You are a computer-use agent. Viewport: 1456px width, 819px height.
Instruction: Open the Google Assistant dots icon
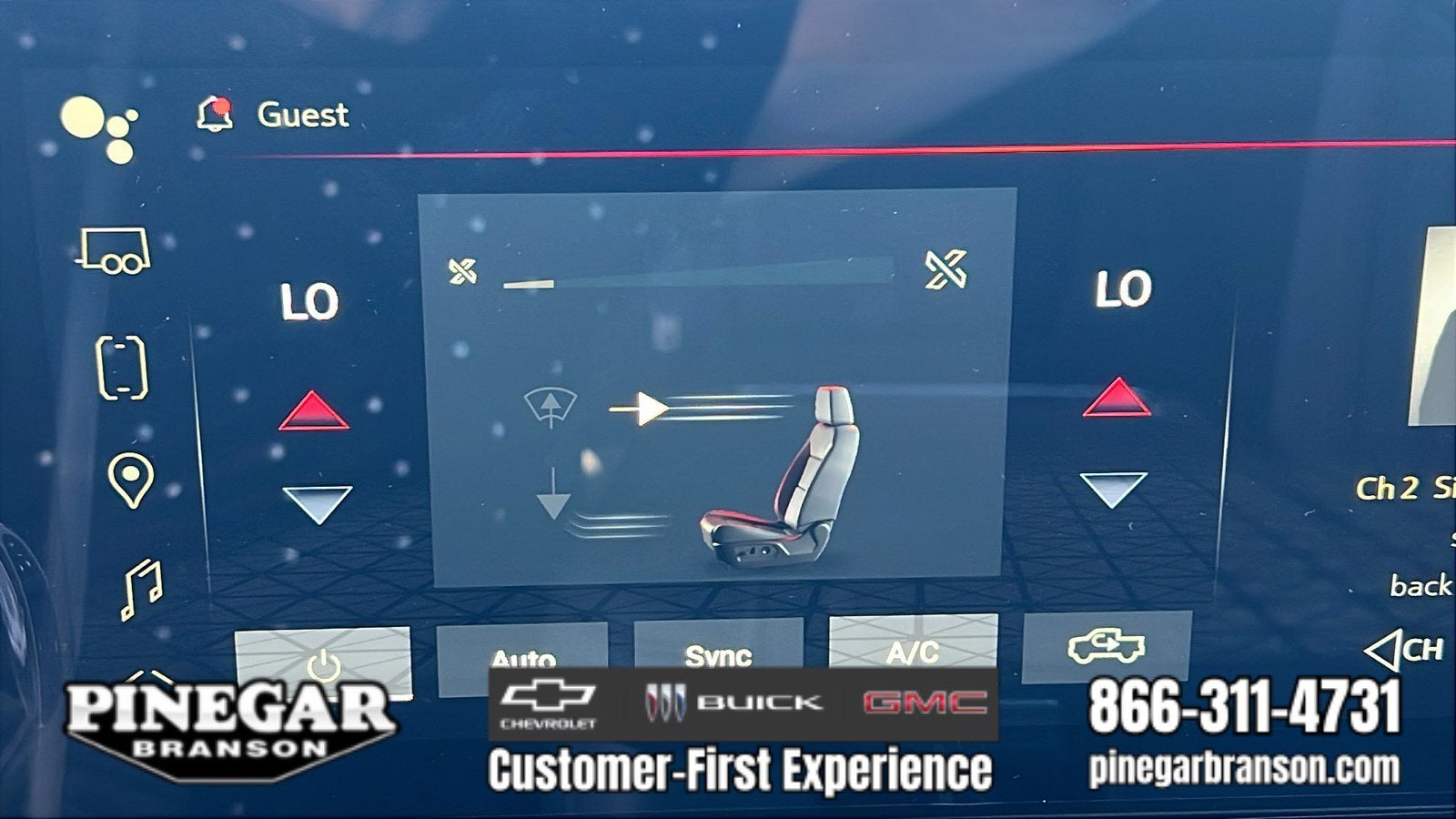coord(99,128)
